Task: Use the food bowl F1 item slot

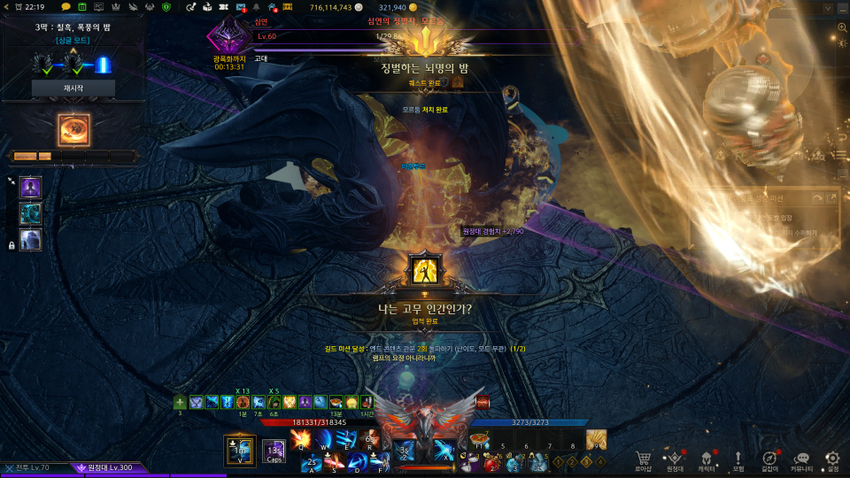Action: click(478, 441)
